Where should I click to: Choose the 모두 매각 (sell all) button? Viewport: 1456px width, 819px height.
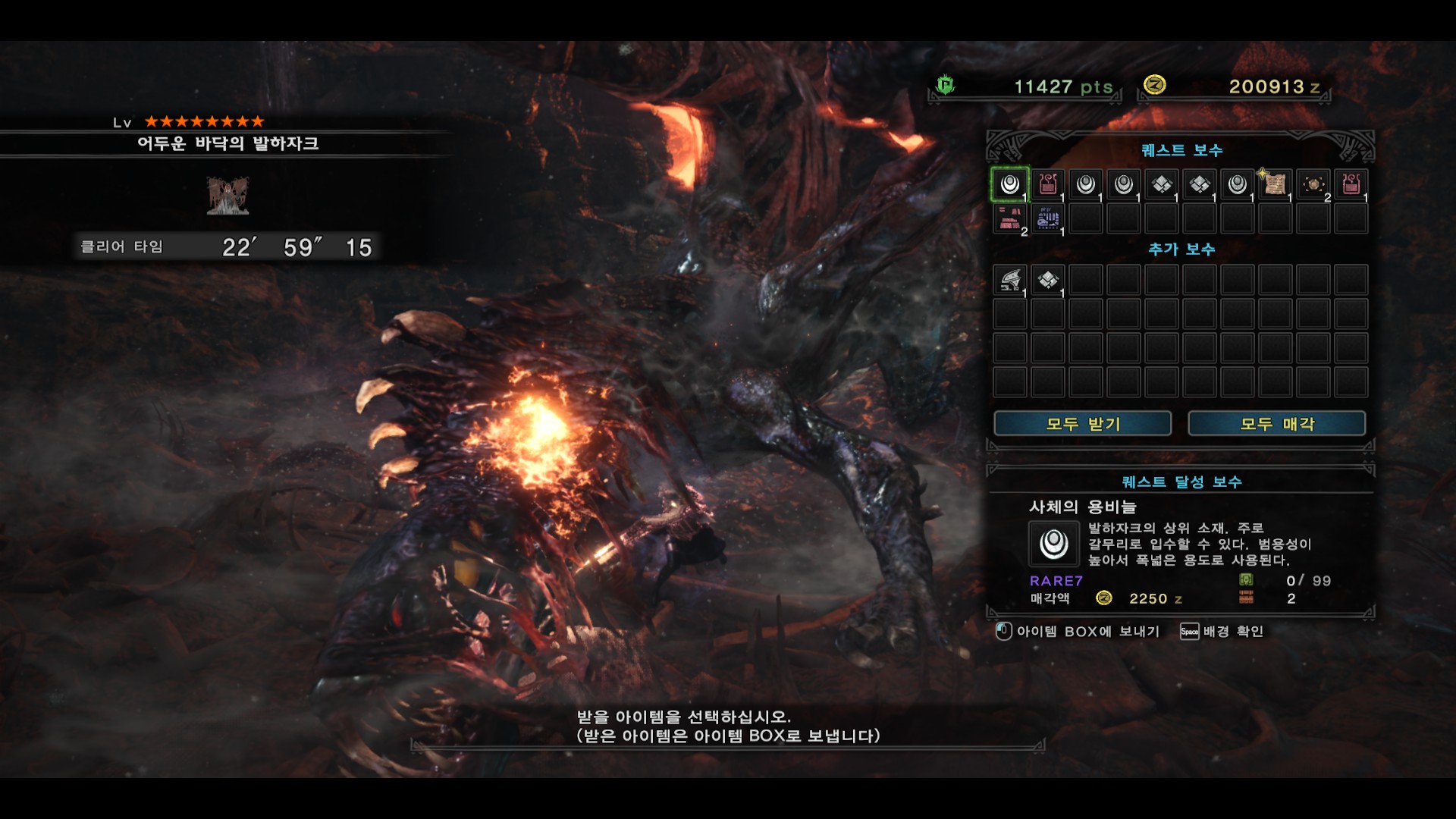(1276, 424)
